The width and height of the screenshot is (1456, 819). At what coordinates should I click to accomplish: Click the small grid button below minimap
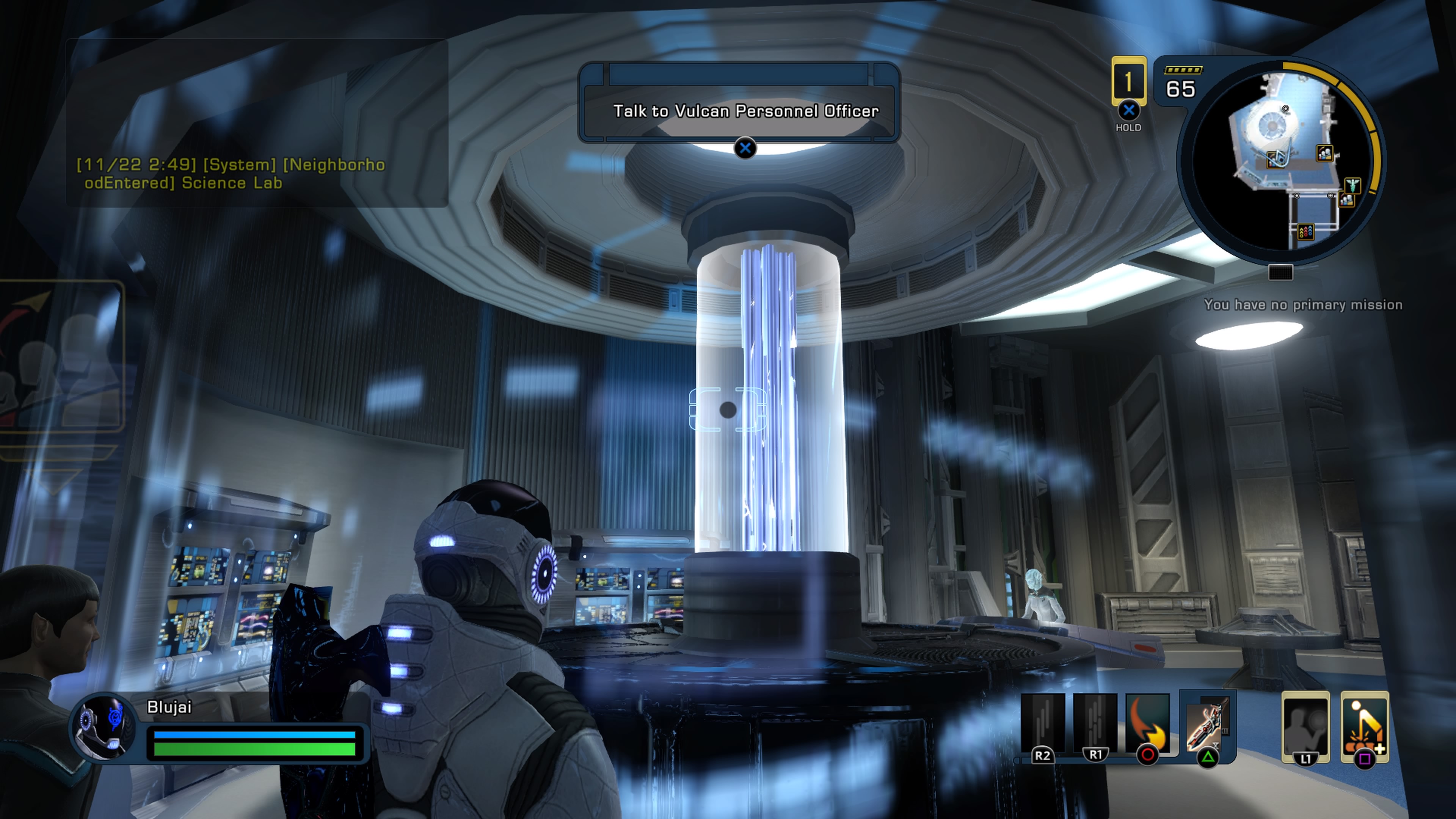[x=1280, y=273]
